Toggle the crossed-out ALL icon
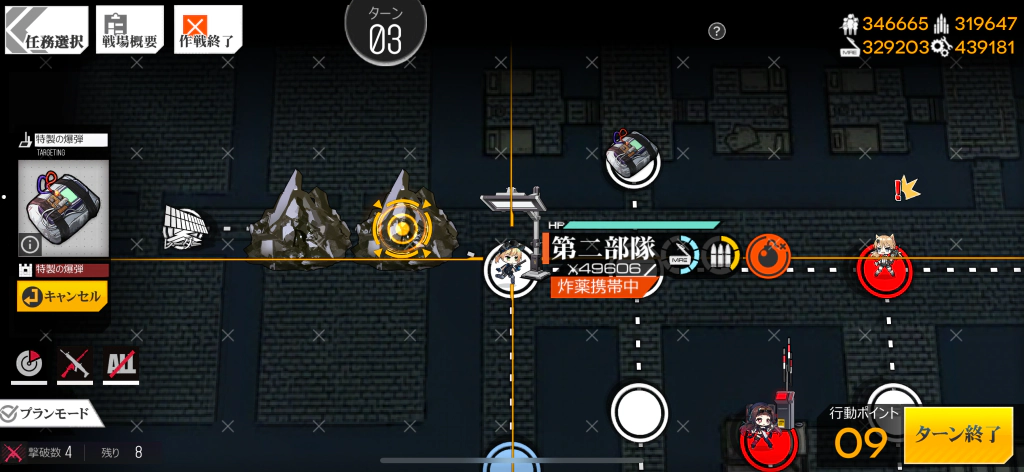Image resolution: width=1024 pixels, height=472 pixels. click(x=120, y=366)
